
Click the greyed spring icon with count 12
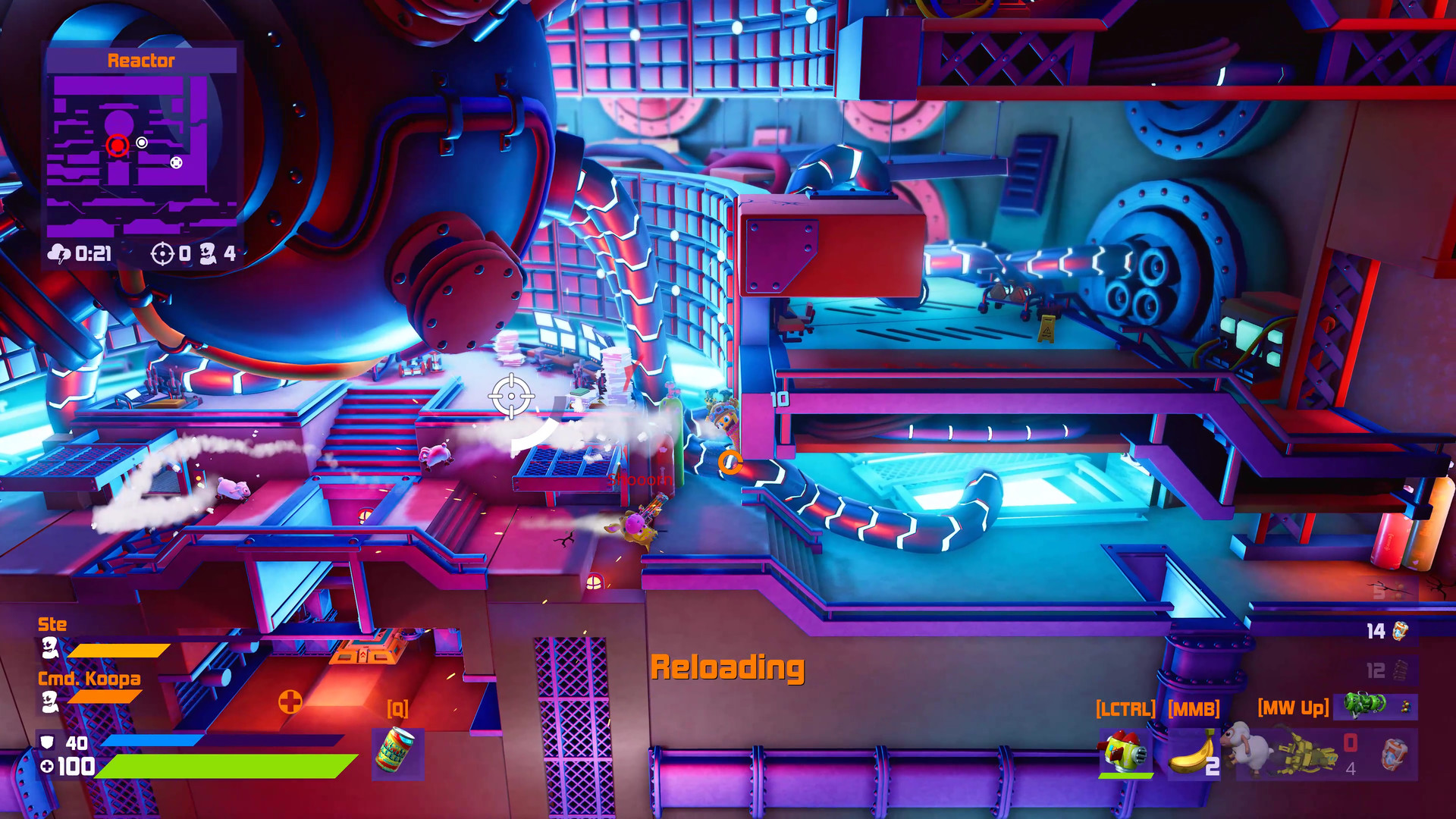coord(1399,670)
